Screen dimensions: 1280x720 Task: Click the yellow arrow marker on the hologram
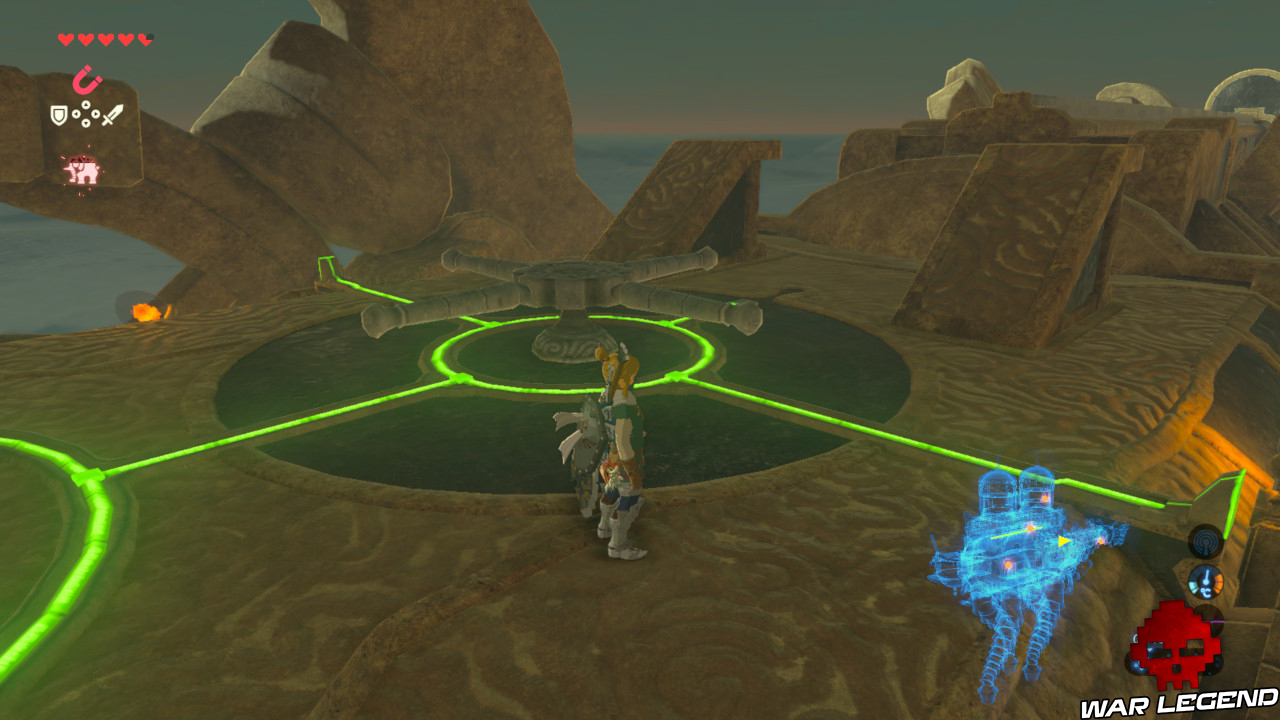point(1063,540)
